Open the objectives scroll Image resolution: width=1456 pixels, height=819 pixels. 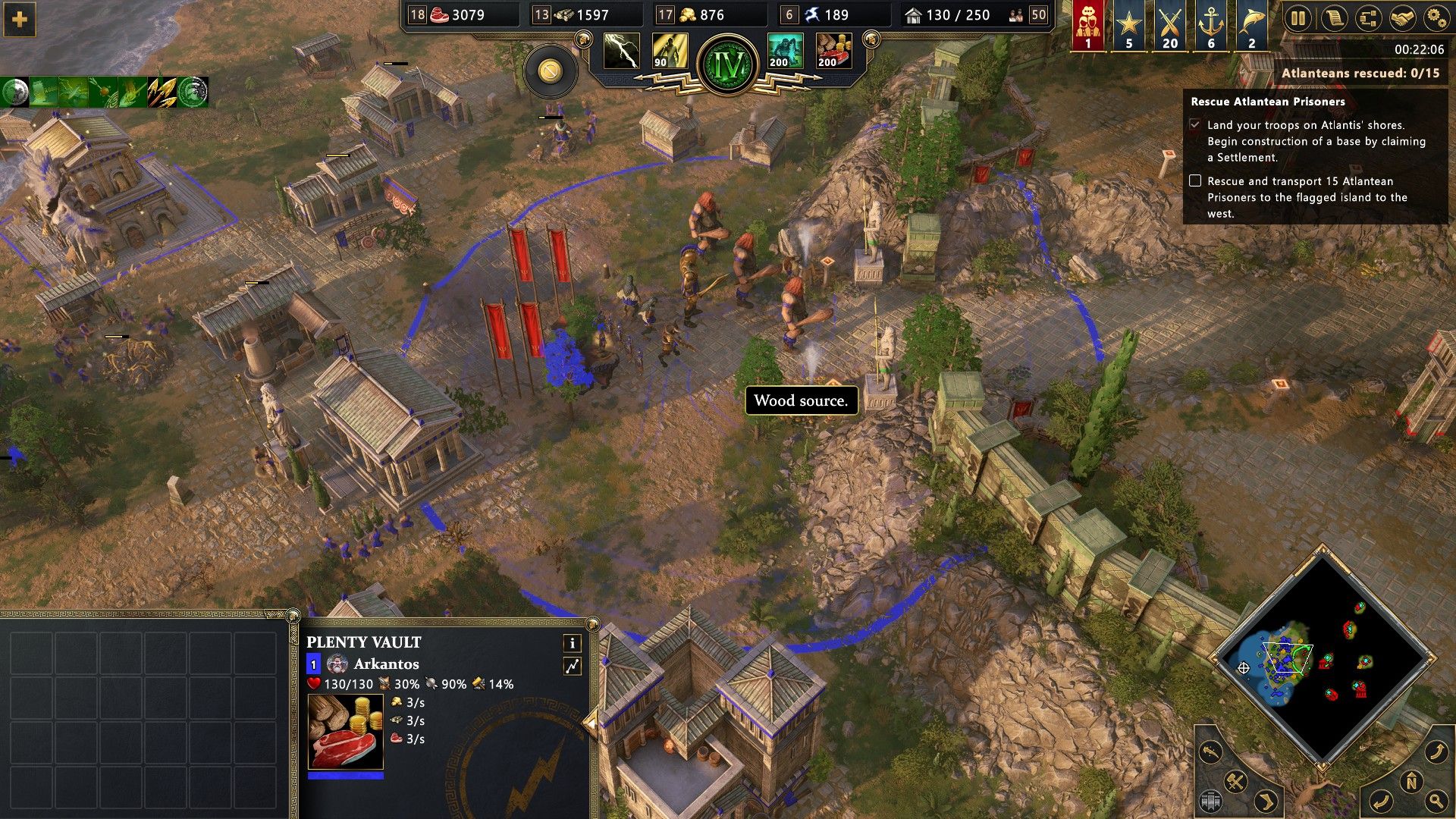[x=1333, y=18]
